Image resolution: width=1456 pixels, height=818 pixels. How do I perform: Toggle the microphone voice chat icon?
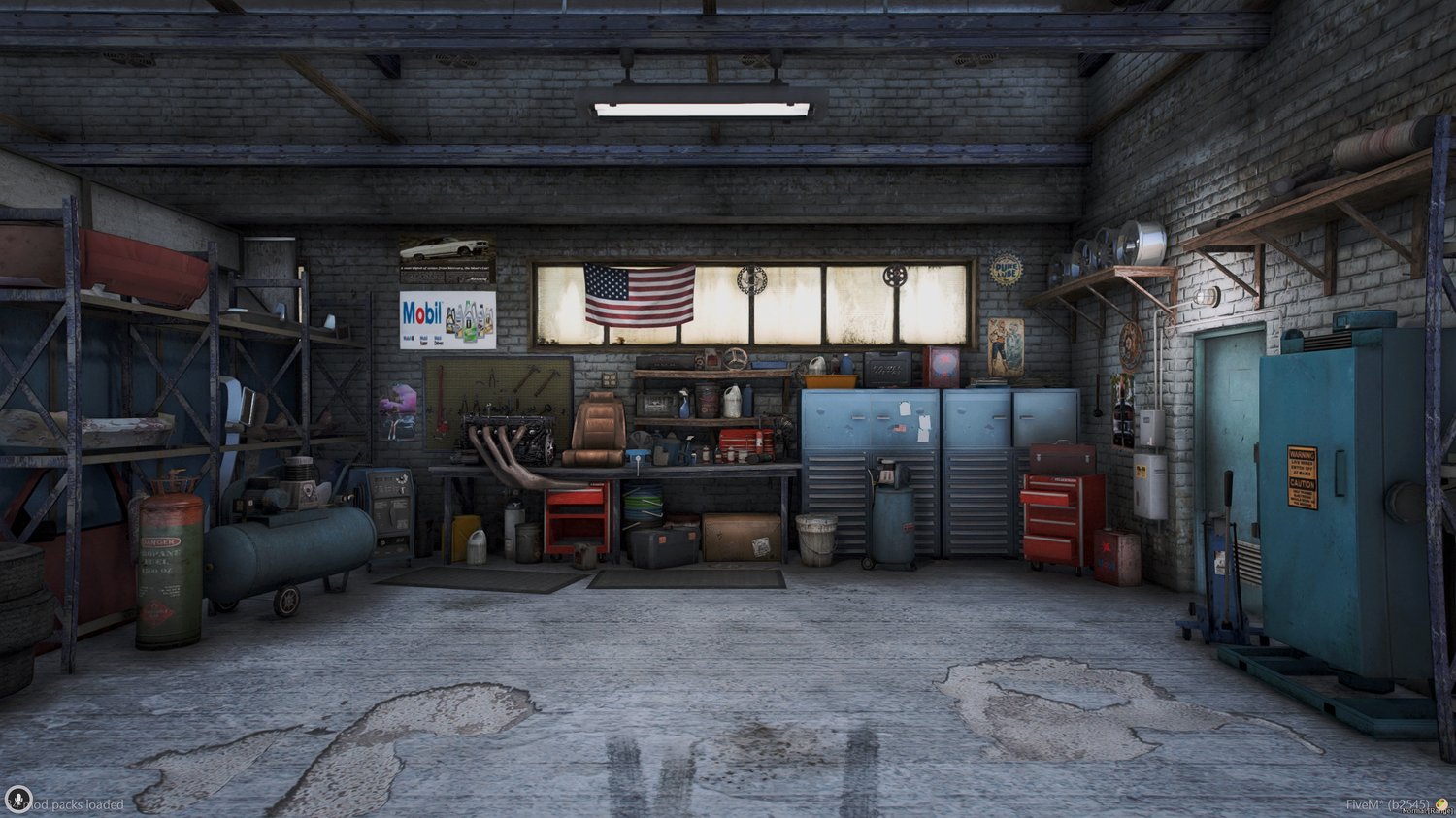[17, 800]
